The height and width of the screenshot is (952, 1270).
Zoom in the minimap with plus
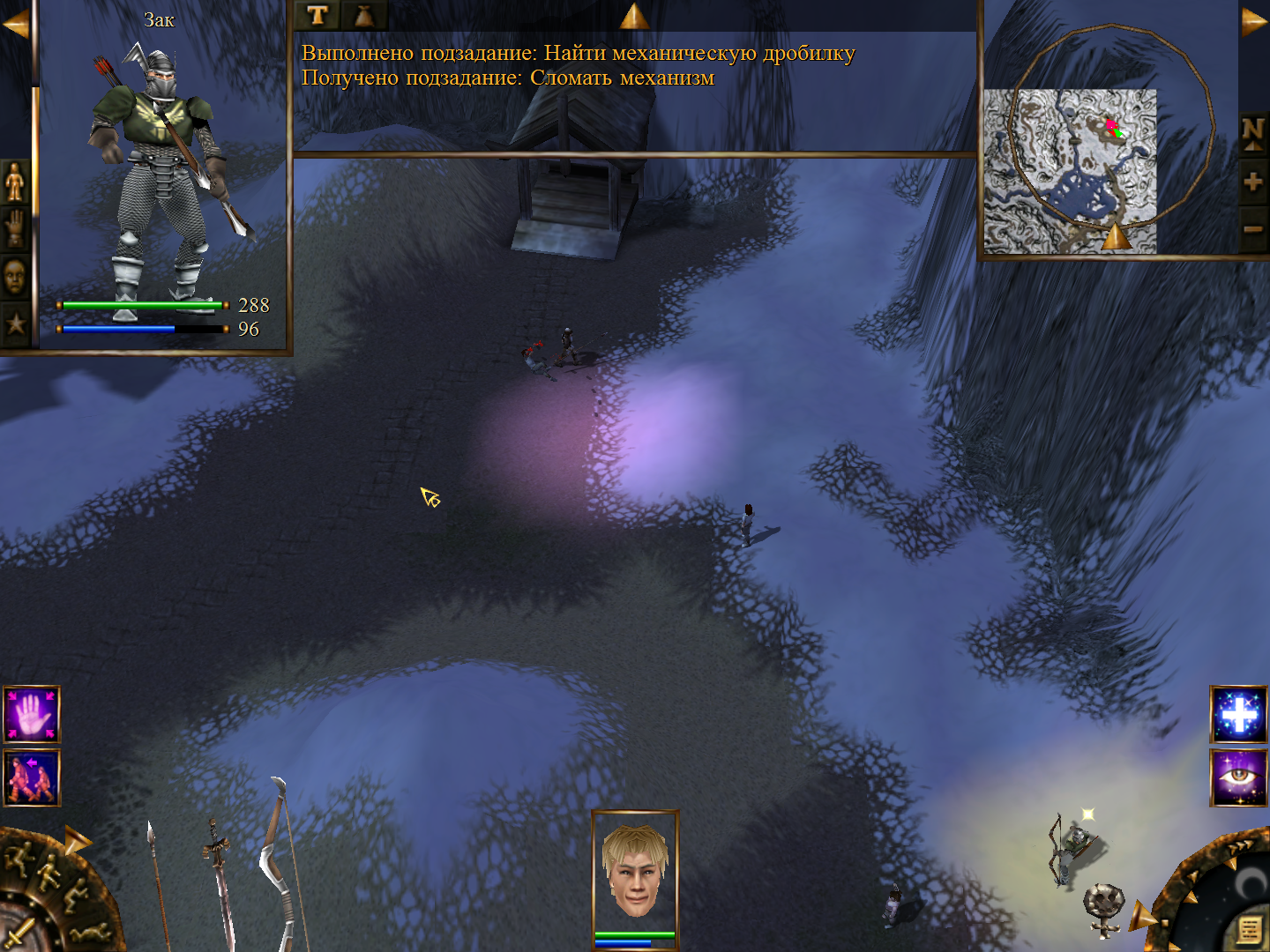(1252, 182)
